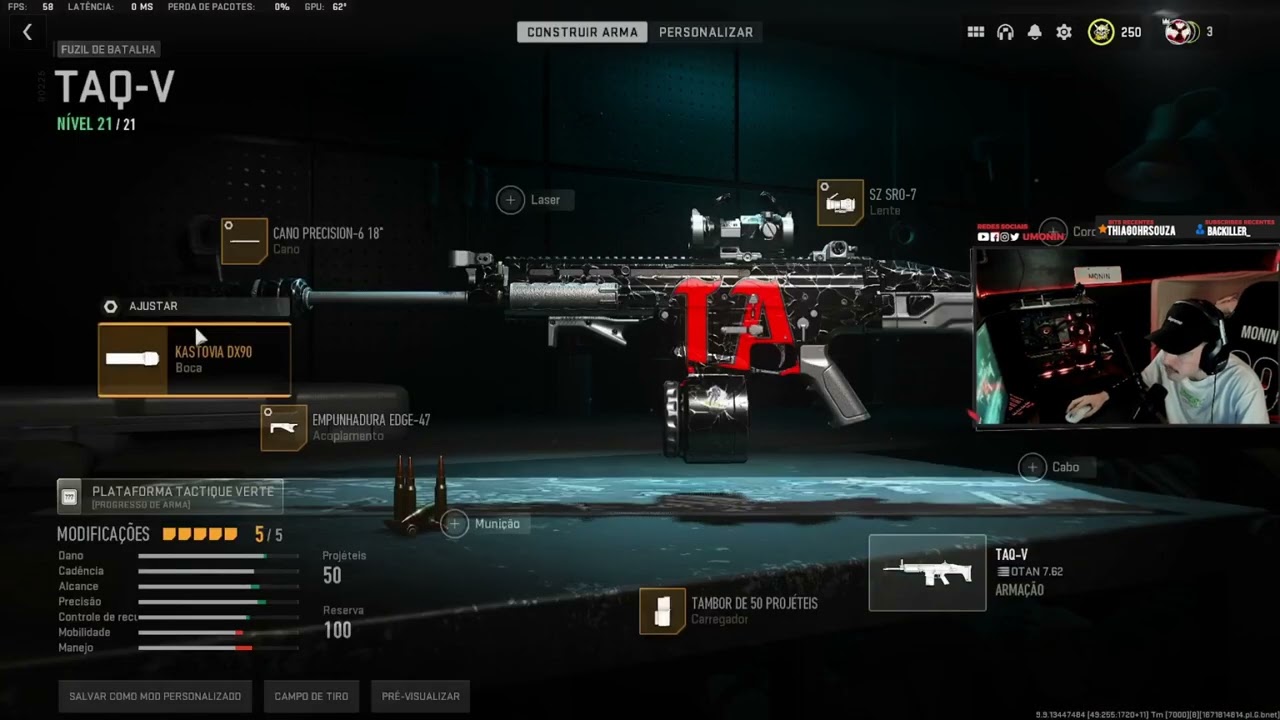Image resolution: width=1280 pixels, height=720 pixels.
Task: Open the Plataforma Tactique Verte weapon progress
Action: (170, 496)
